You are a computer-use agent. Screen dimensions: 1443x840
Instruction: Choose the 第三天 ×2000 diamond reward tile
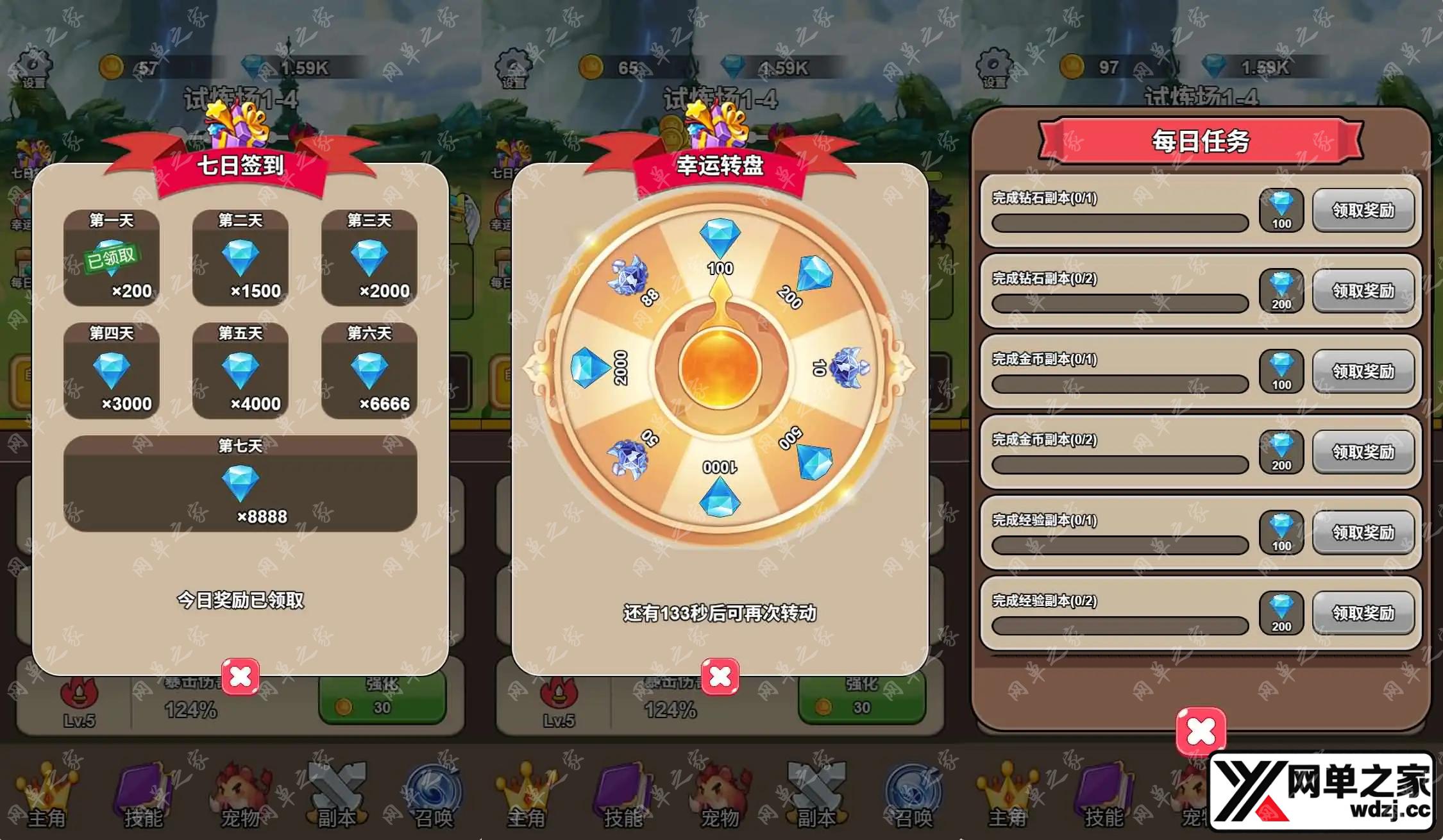[369, 258]
